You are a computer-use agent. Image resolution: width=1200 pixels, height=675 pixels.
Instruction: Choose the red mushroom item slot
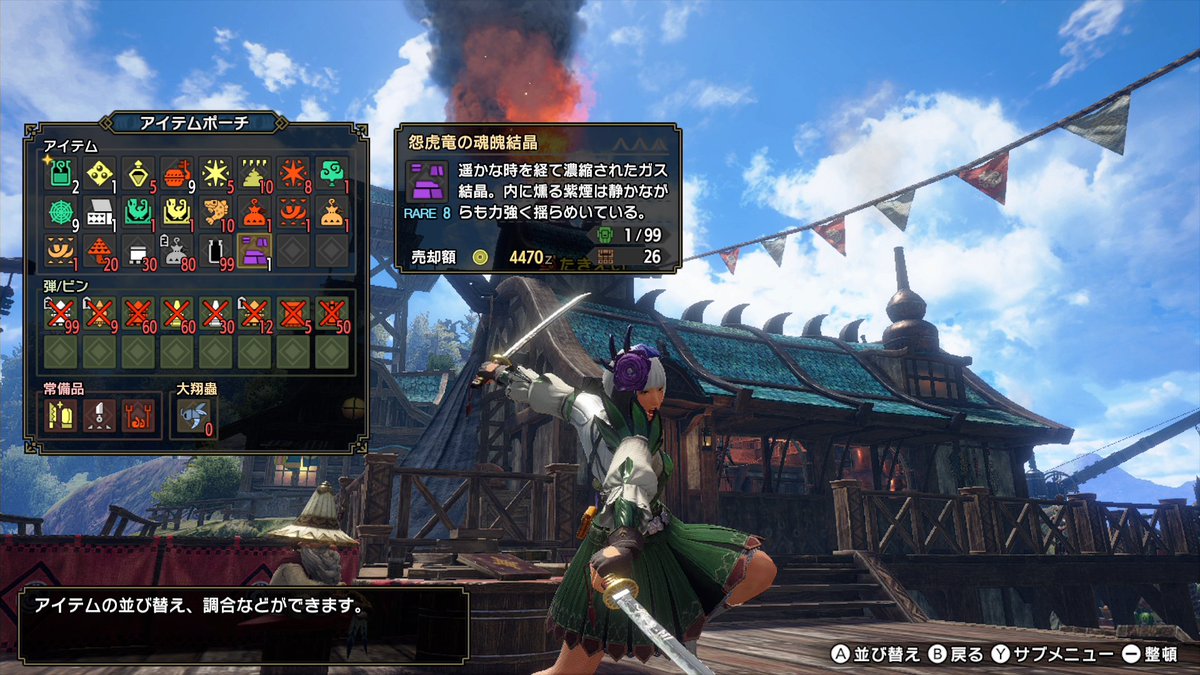pos(99,250)
